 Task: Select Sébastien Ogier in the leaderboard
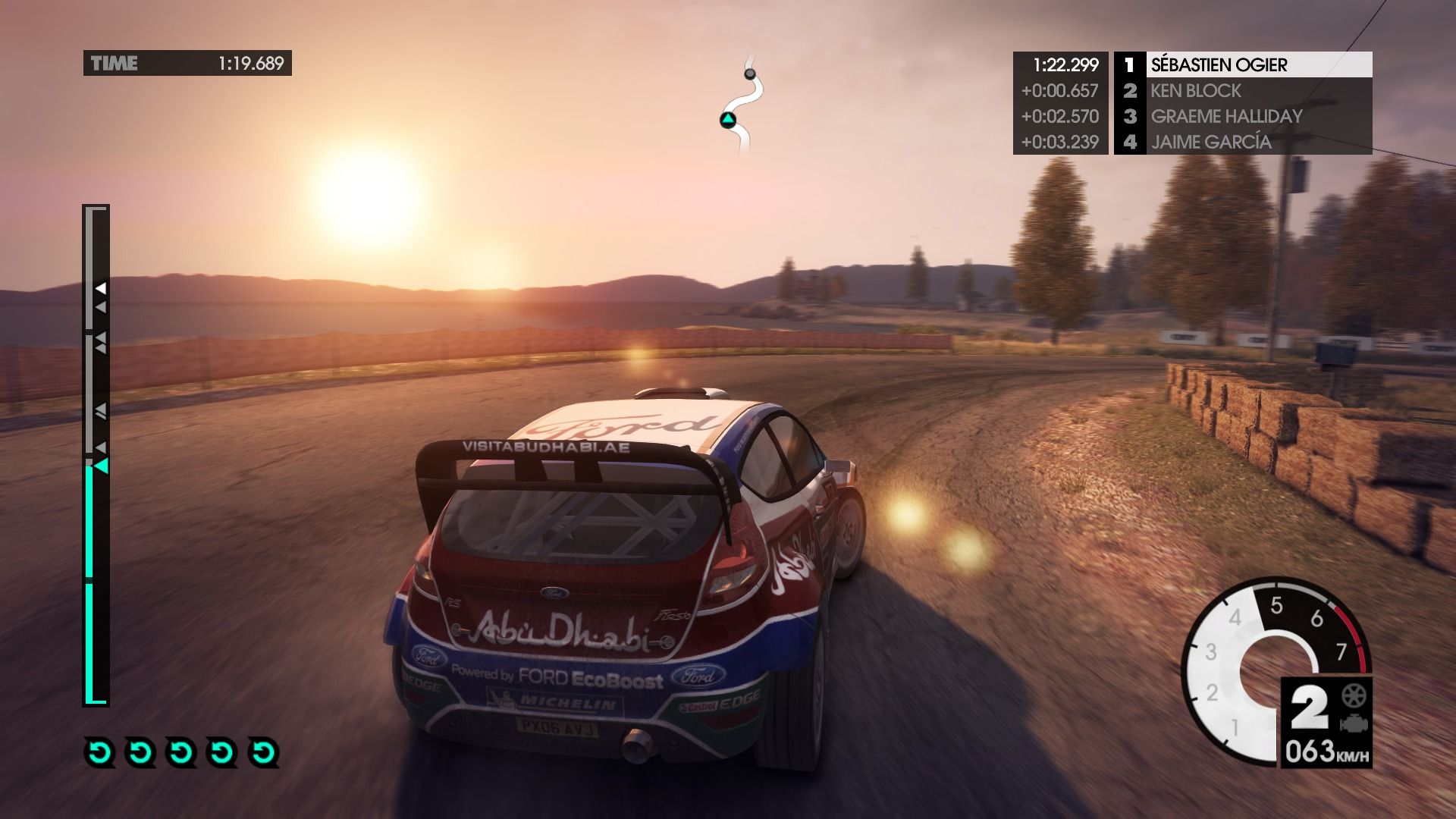(1218, 65)
